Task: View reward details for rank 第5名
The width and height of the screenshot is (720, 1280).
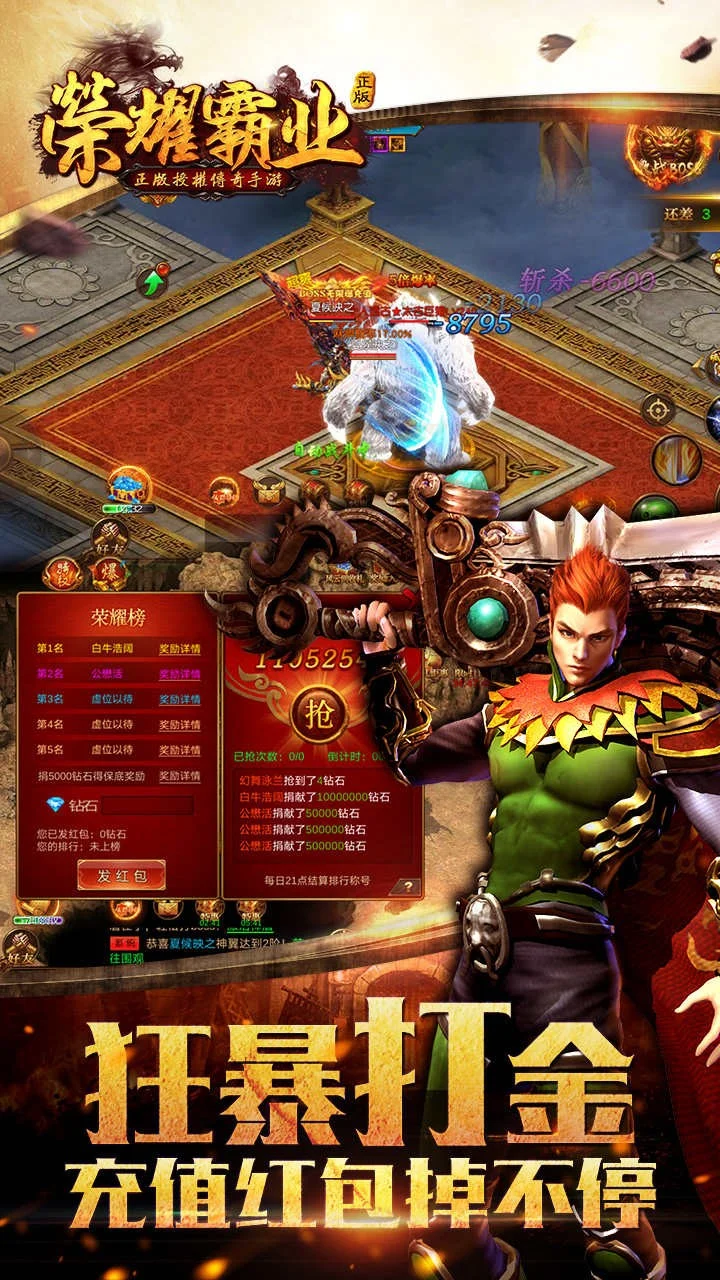Action: [180, 749]
